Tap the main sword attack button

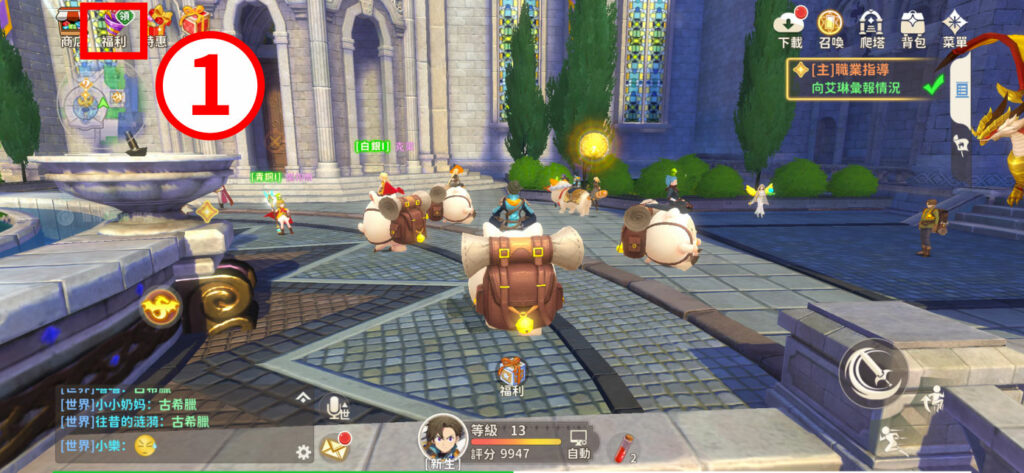point(870,374)
